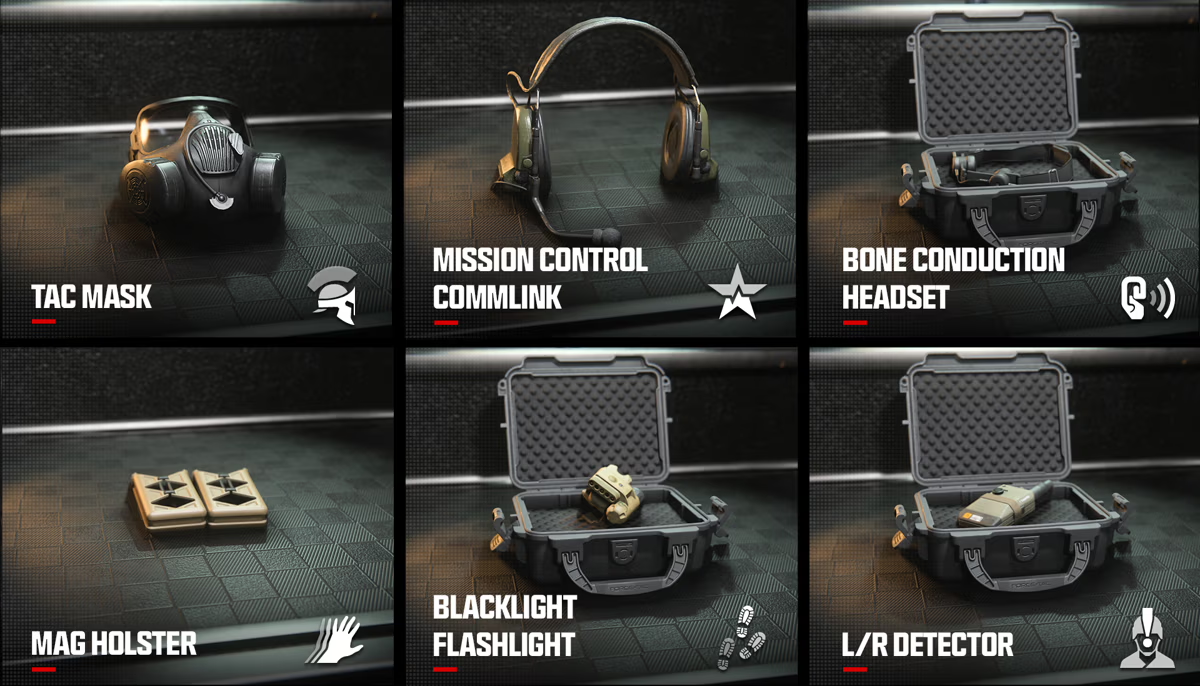Choose the Blacklight Flashlight tile
The image size is (1200, 686).
tap(600, 516)
